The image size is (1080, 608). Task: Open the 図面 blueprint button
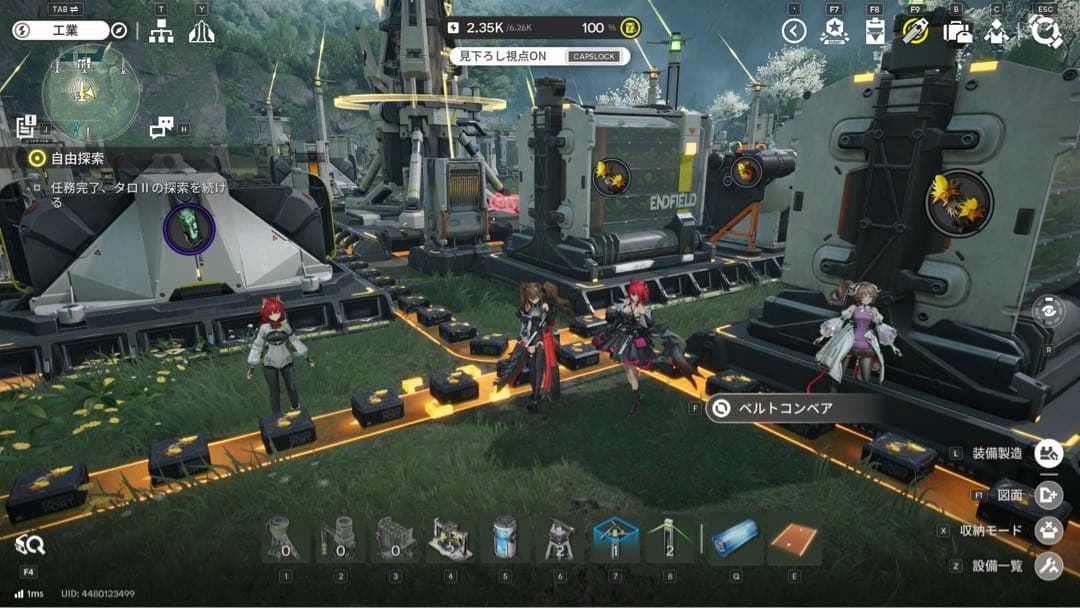click(1047, 493)
